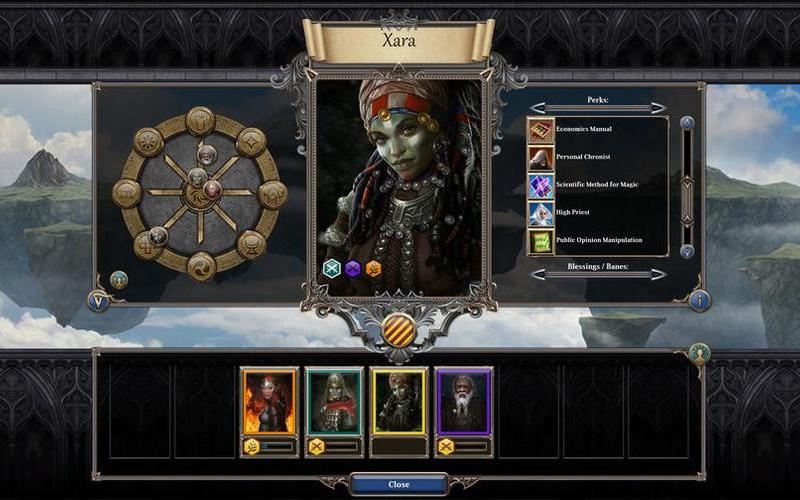The image size is (800, 500).
Task: Select the yellow-framed hero portrait
Action: [x=398, y=401]
